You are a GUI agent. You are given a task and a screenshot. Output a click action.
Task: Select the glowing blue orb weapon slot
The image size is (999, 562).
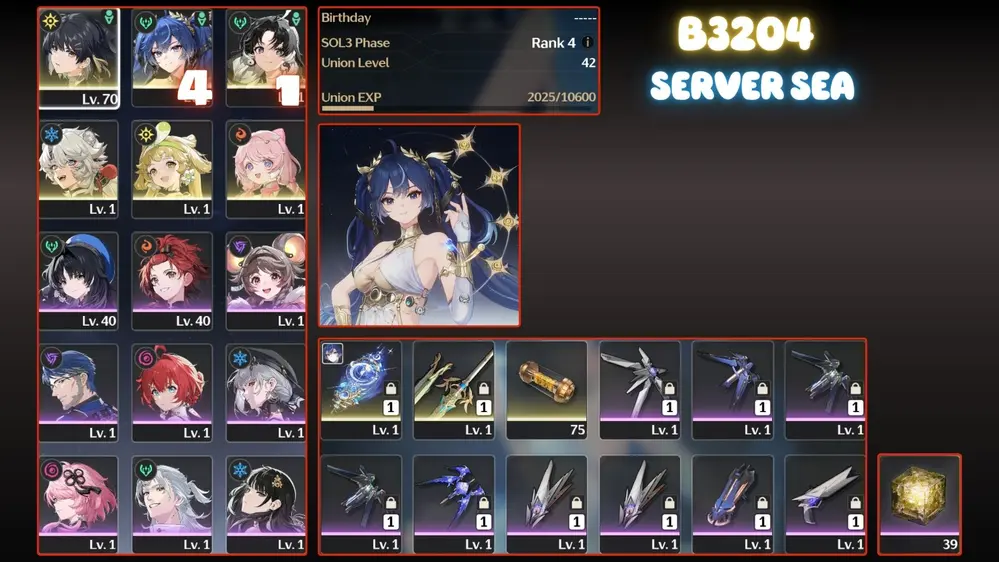361,390
